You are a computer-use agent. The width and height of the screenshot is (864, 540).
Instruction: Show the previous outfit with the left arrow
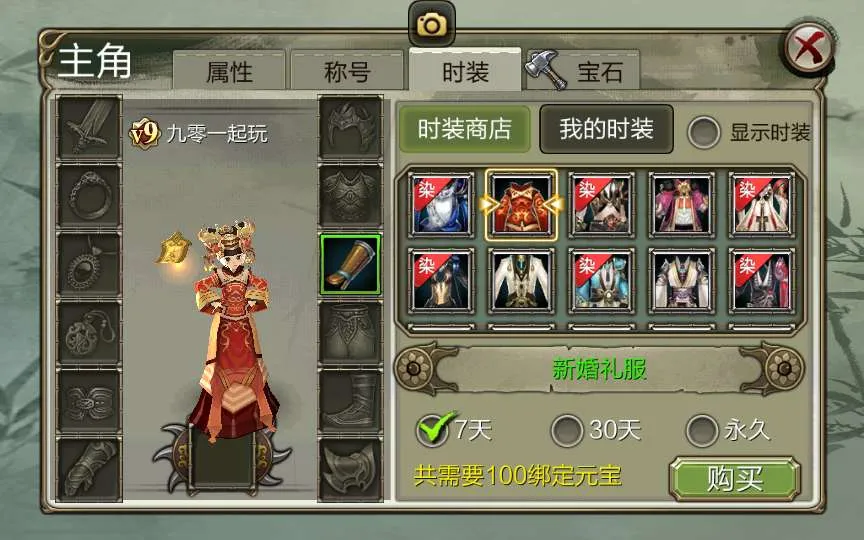[x=414, y=370]
